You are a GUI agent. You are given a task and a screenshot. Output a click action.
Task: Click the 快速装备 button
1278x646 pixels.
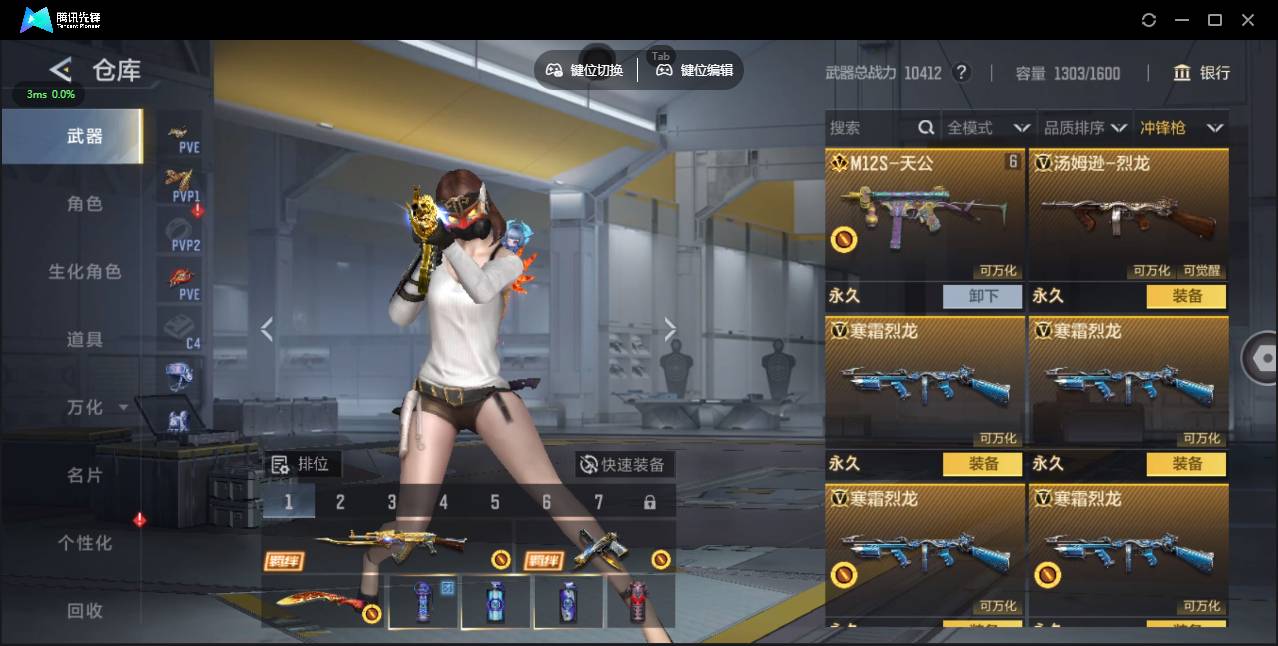[623, 465]
